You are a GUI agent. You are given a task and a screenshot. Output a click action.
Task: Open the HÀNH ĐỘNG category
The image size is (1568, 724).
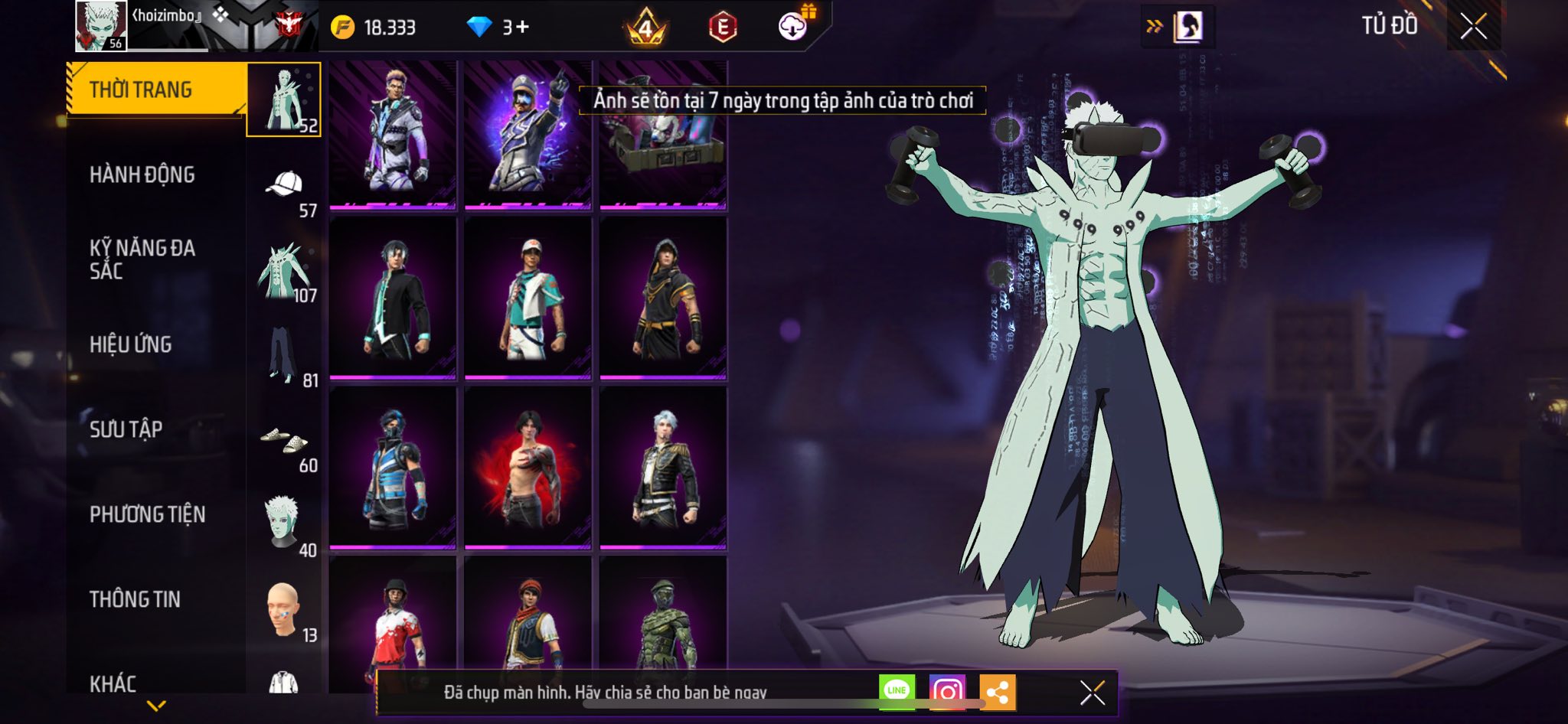click(142, 175)
